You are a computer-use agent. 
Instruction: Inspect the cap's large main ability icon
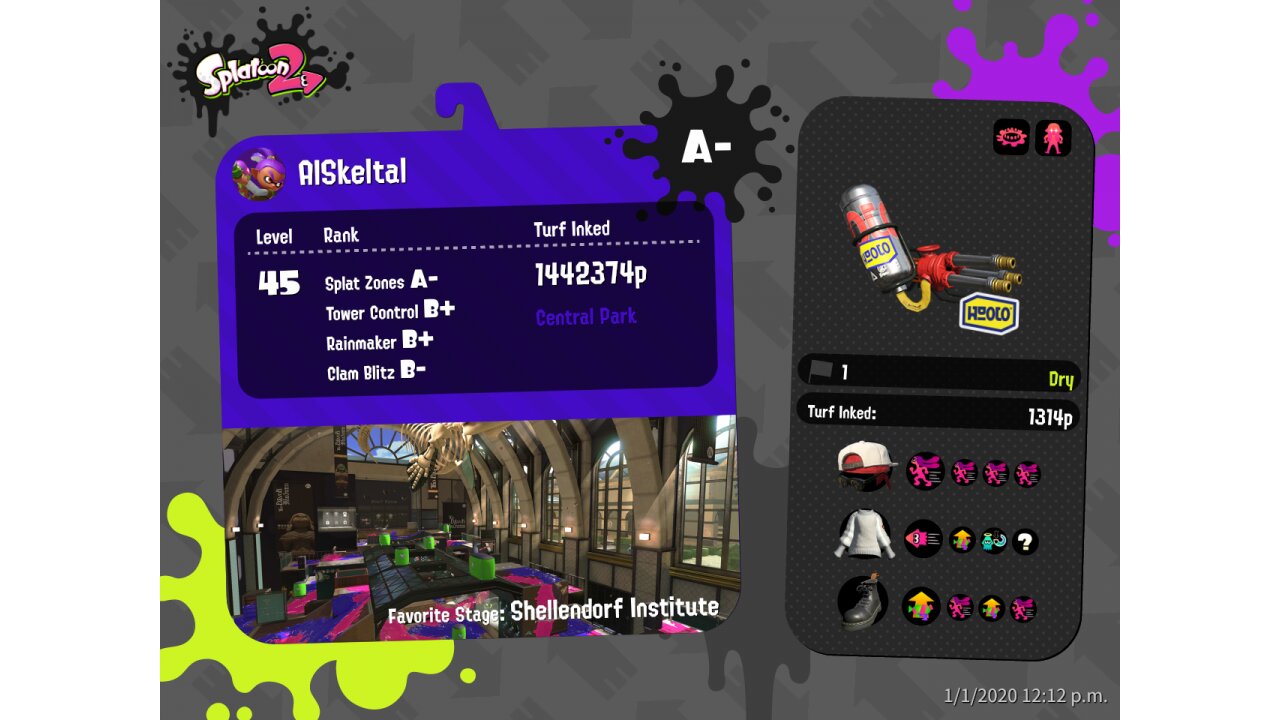924,471
